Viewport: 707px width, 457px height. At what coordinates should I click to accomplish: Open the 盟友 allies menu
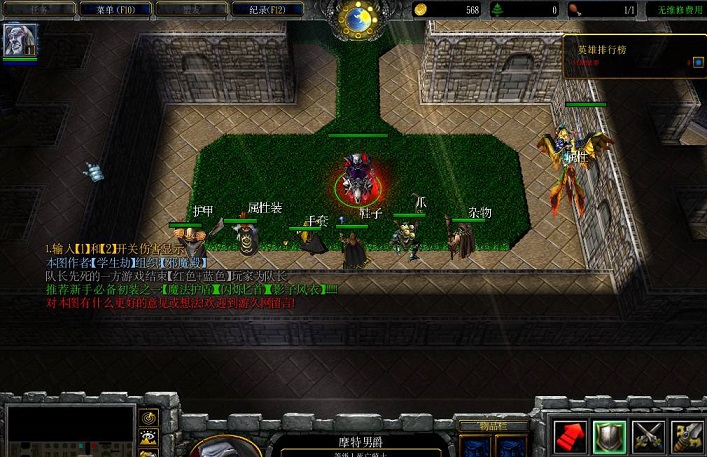click(191, 9)
